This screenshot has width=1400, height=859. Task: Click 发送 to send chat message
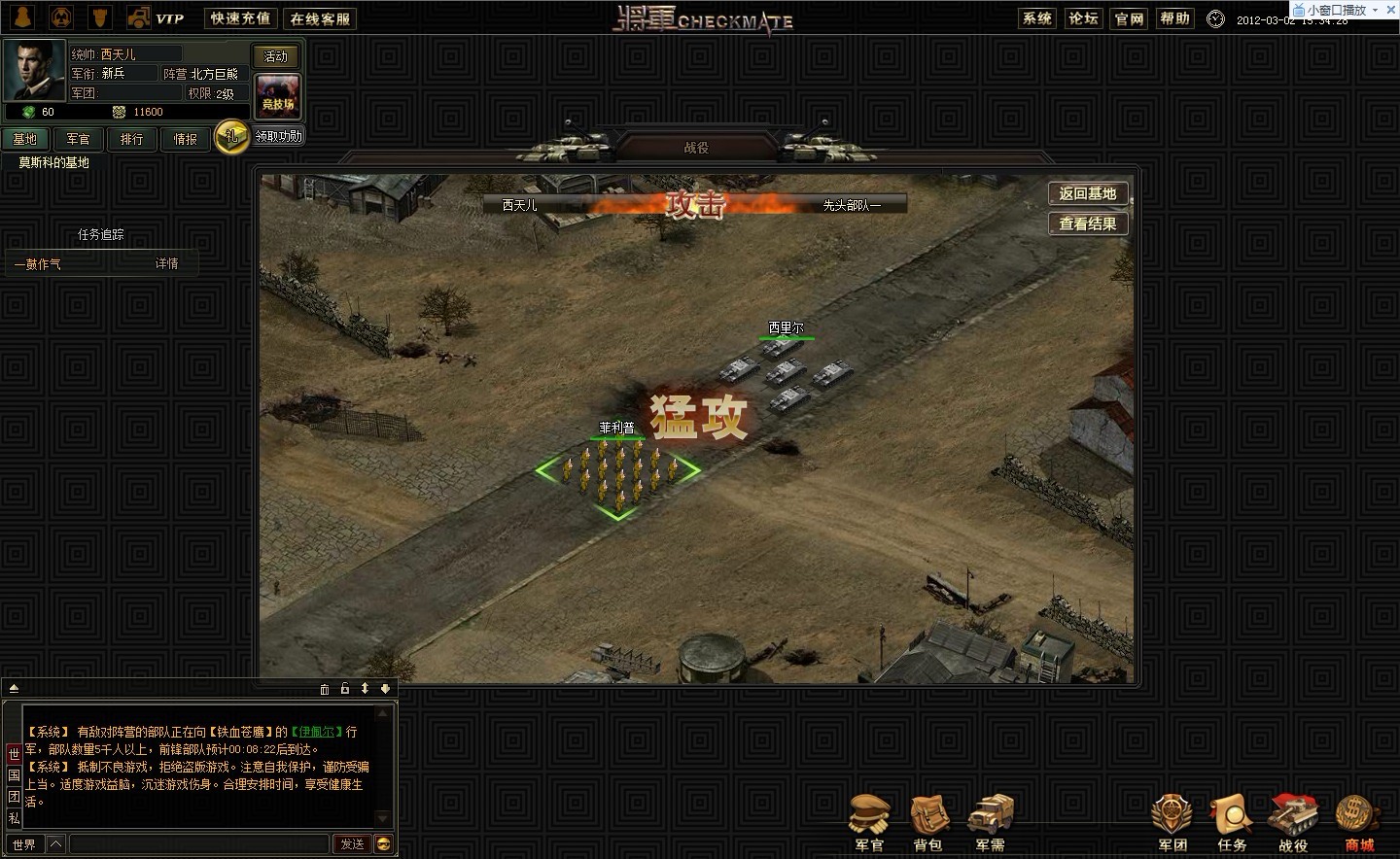[x=352, y=843]
